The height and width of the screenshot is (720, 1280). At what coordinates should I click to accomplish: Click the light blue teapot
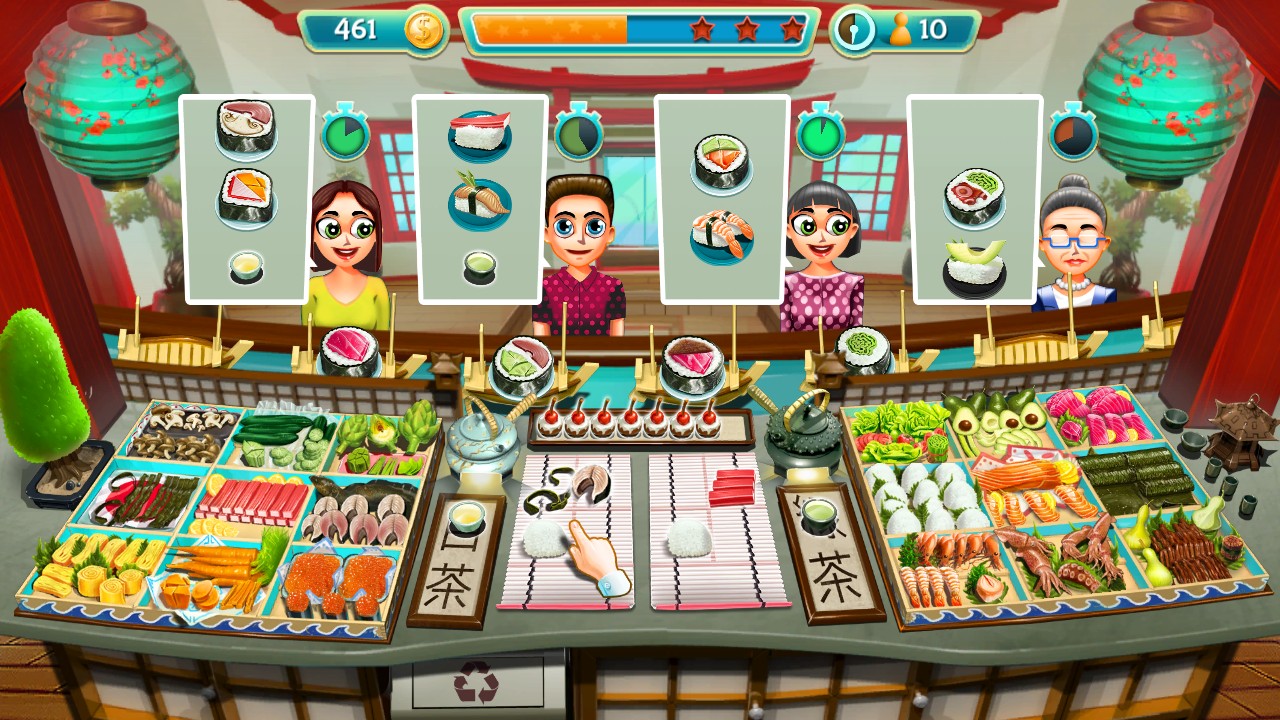click(x=481, y=445)
